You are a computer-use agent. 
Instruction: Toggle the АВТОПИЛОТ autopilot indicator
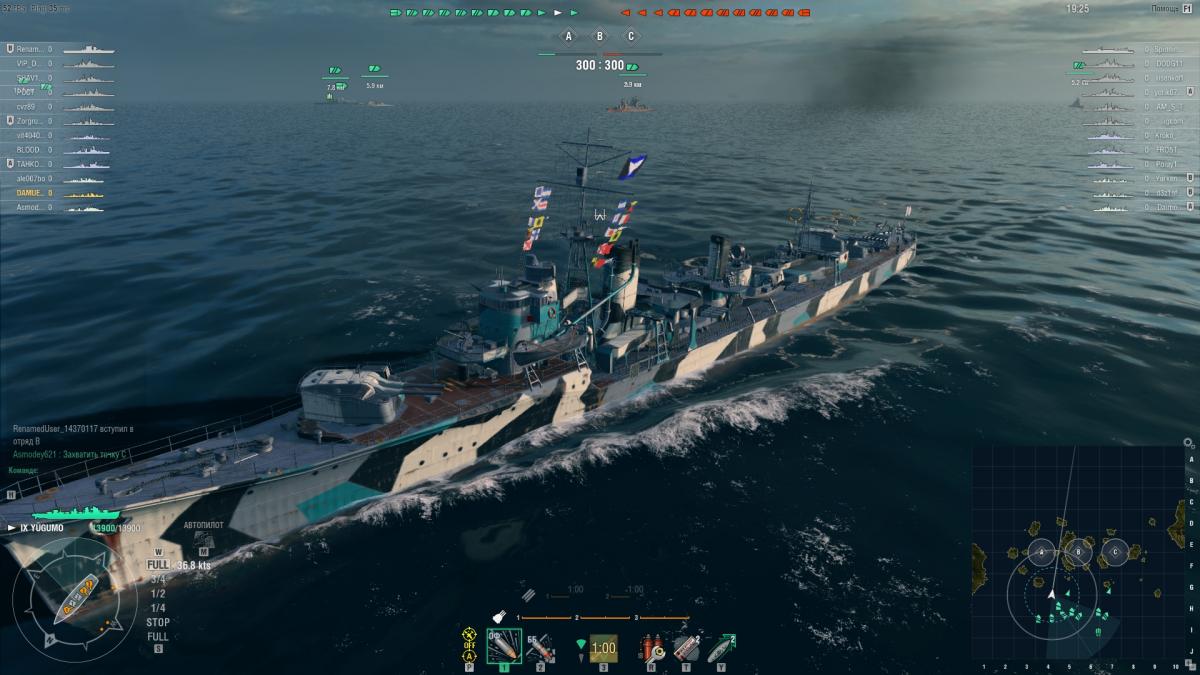click(x=203, y=524)
